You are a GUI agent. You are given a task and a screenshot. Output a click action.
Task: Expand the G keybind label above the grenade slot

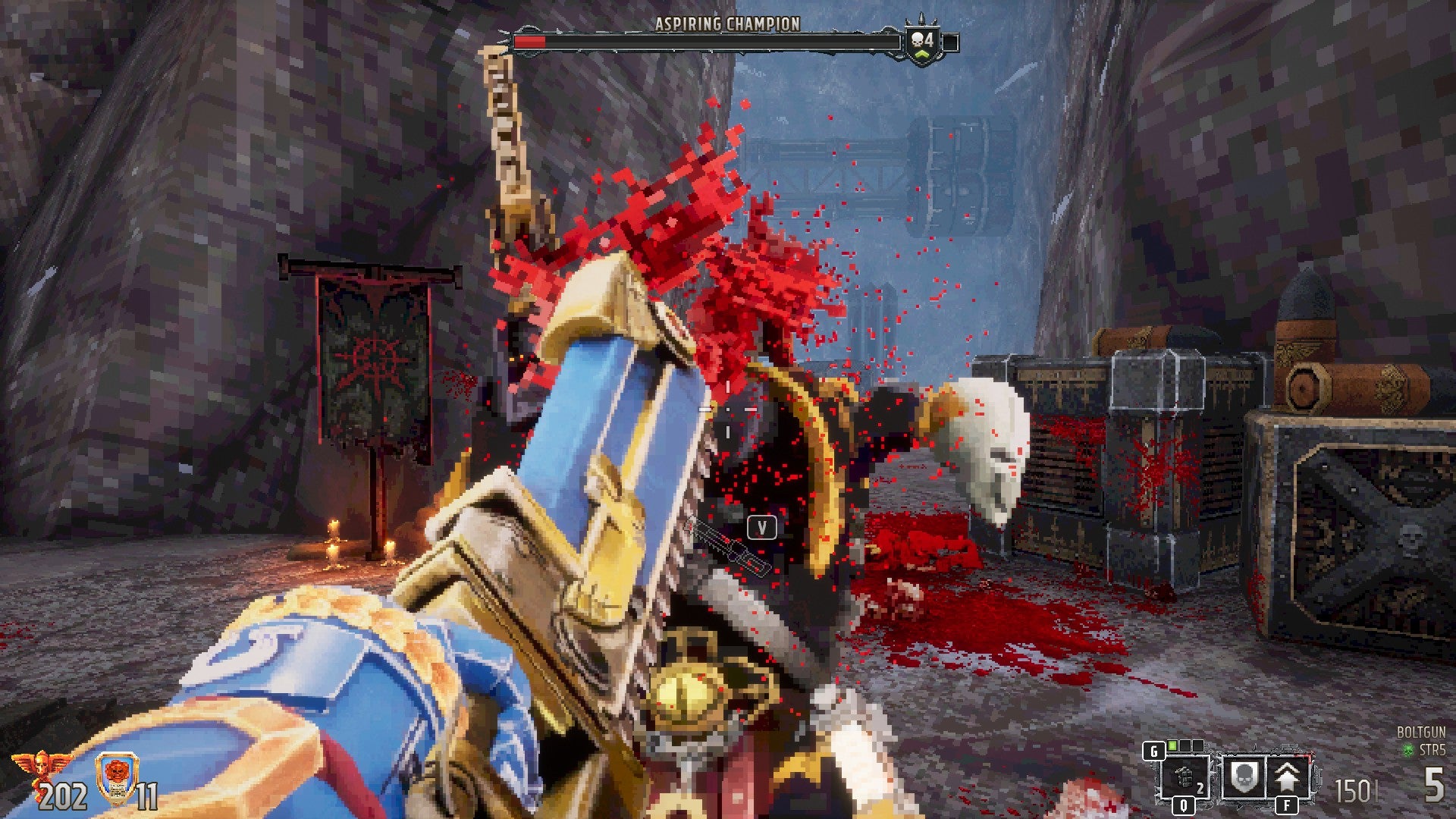click(x=1154, y=749)
